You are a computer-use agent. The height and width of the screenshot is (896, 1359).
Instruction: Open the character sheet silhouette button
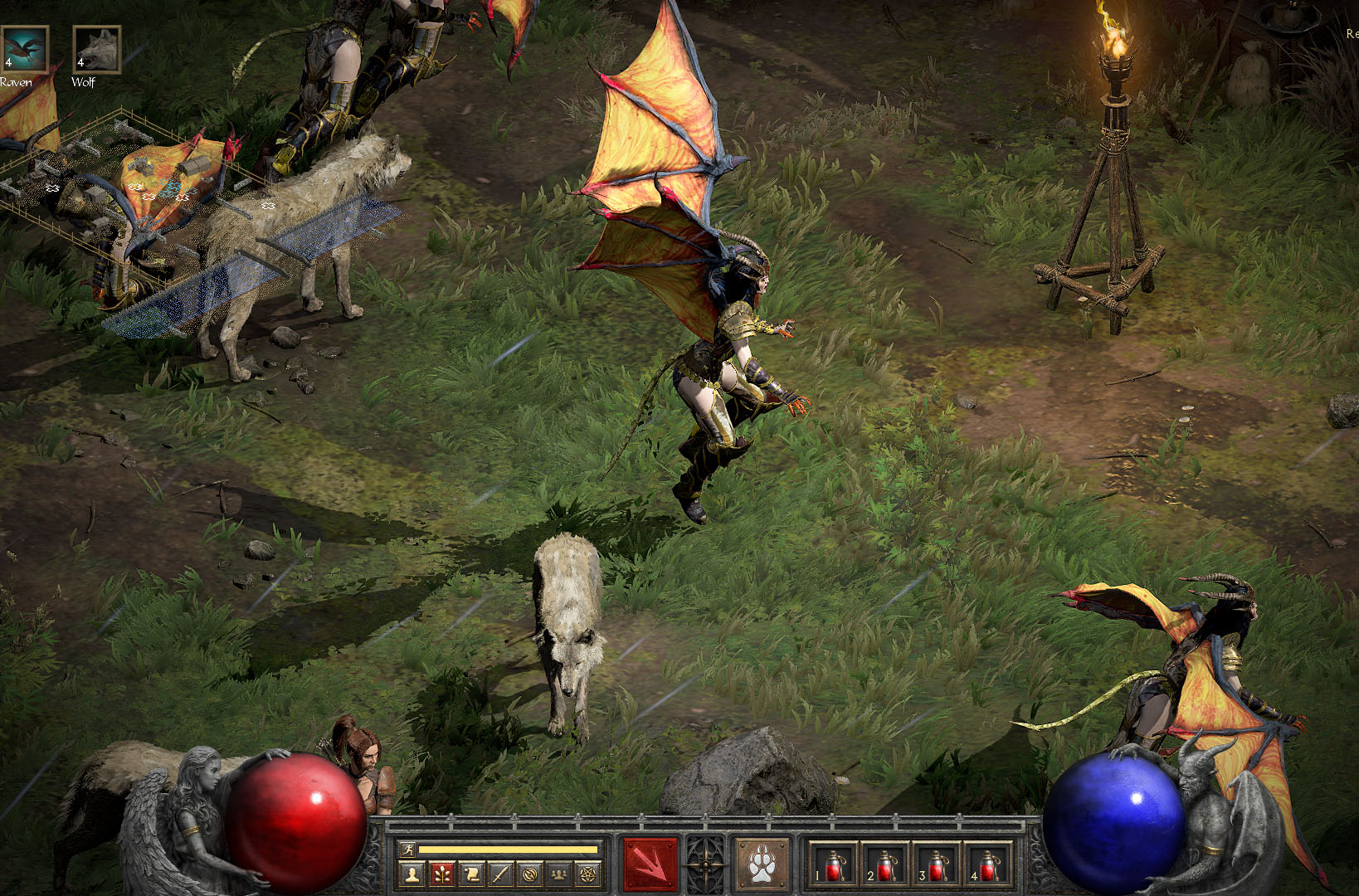[x=412, y=873]
